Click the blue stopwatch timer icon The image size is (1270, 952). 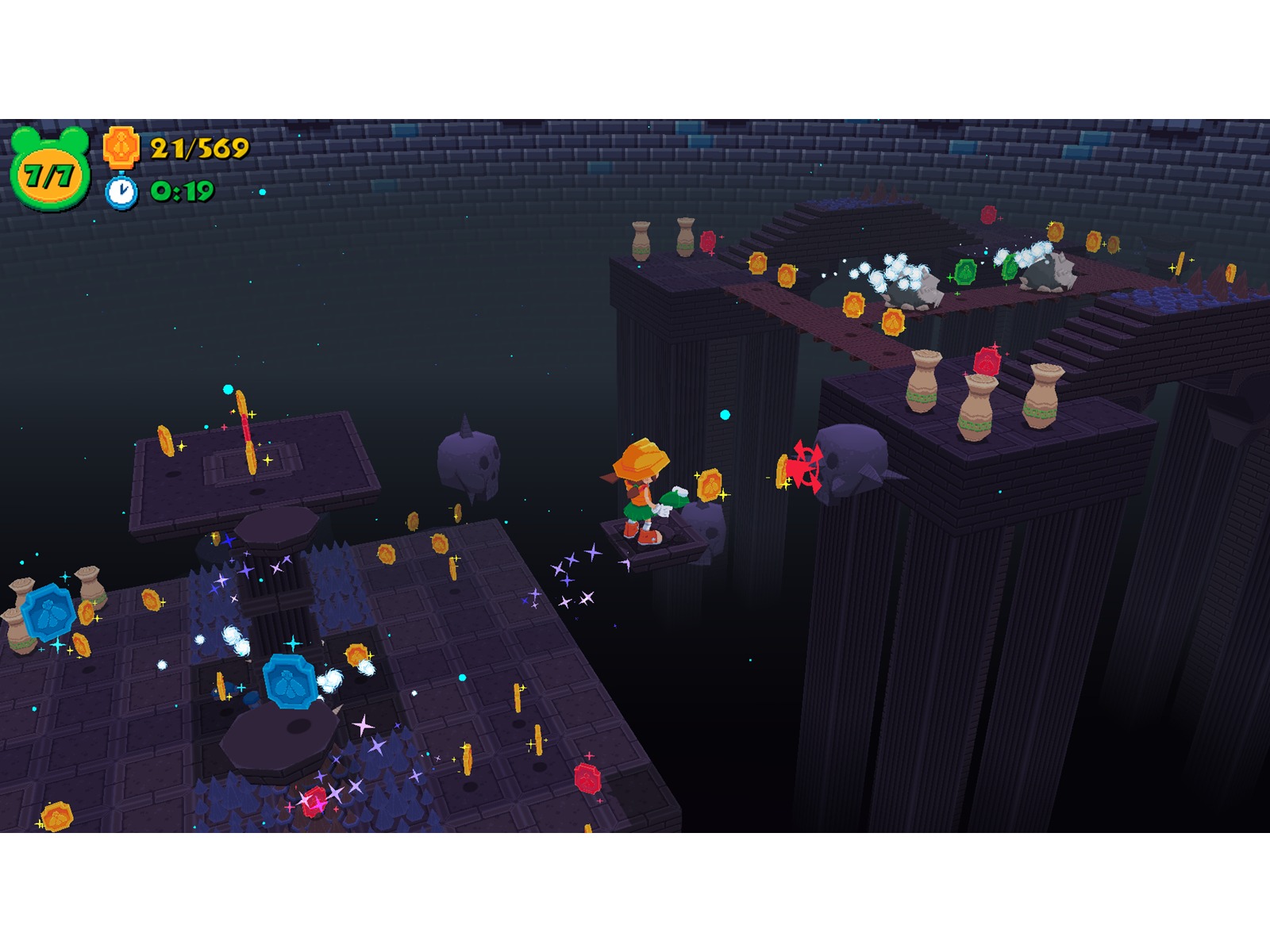121,192
